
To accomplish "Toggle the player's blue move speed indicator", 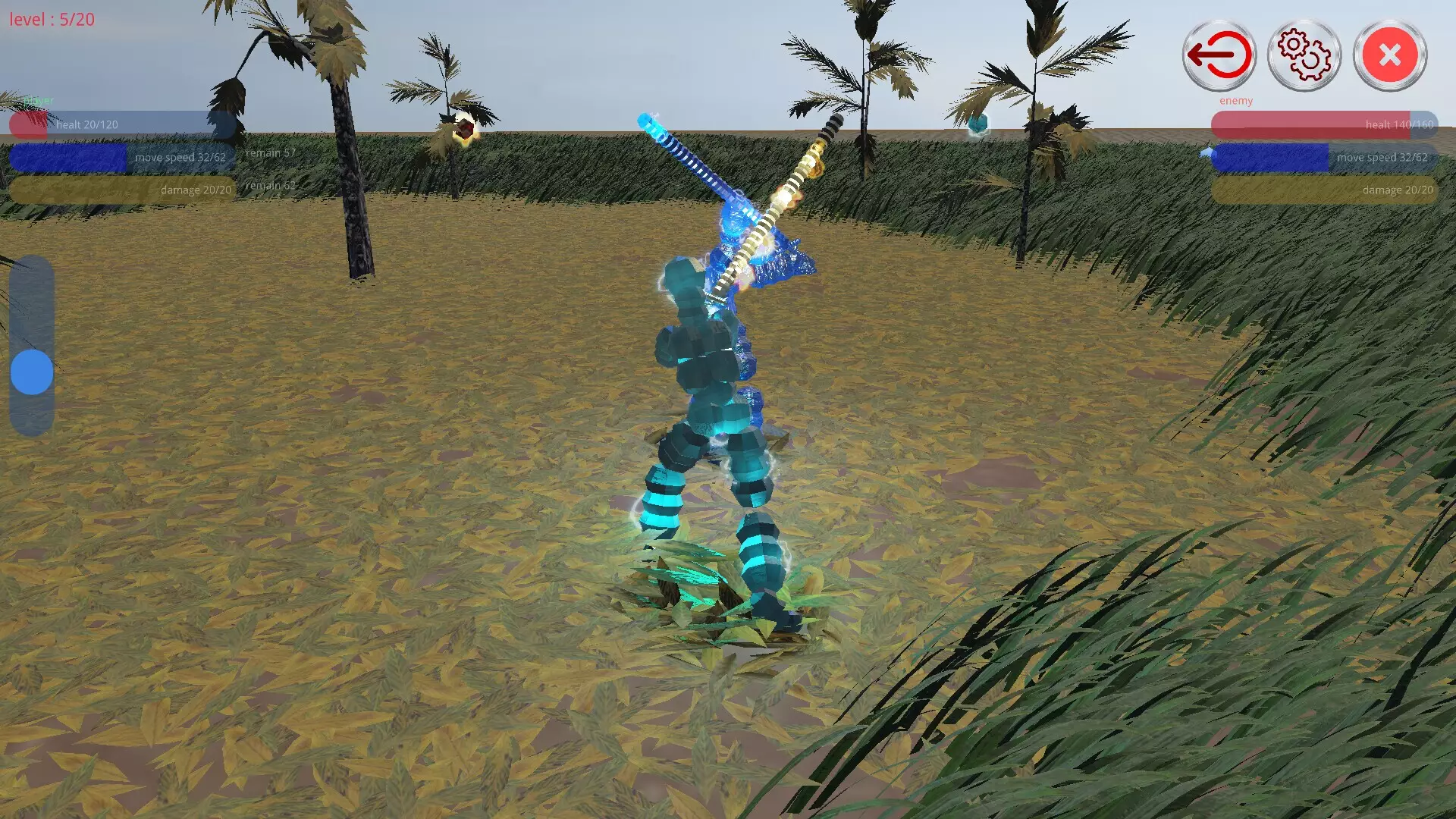I will coord(121,157).
